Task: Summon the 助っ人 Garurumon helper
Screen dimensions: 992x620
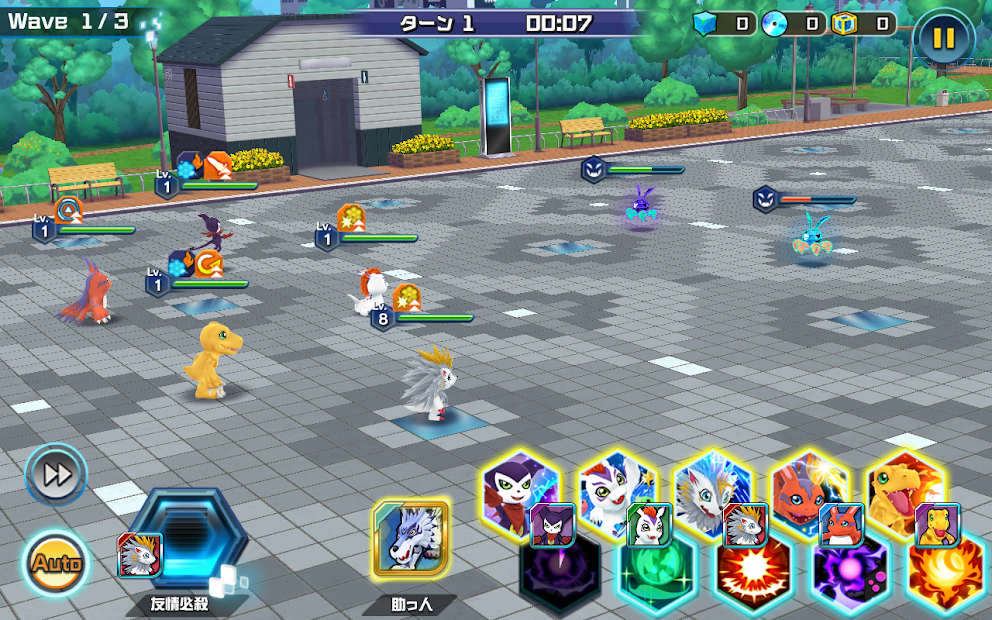Action: tap(410, 539)
